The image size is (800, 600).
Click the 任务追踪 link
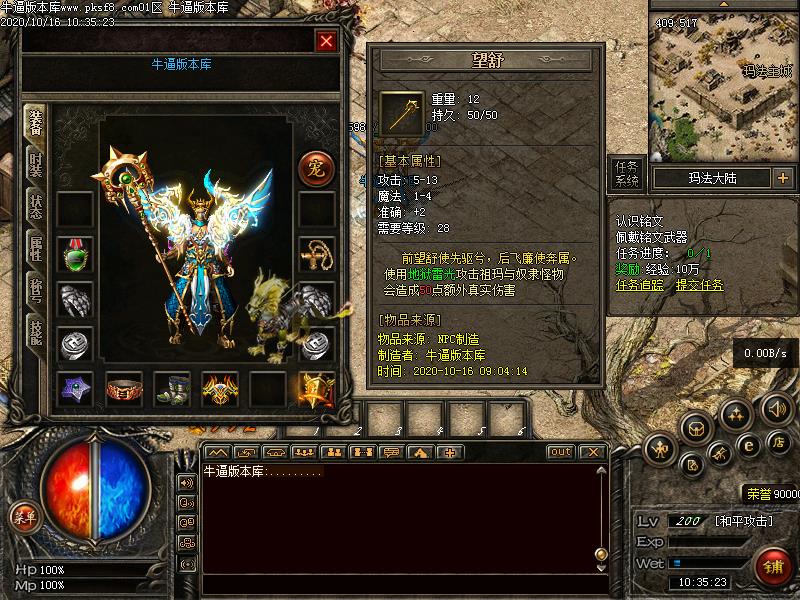(640, 285)
